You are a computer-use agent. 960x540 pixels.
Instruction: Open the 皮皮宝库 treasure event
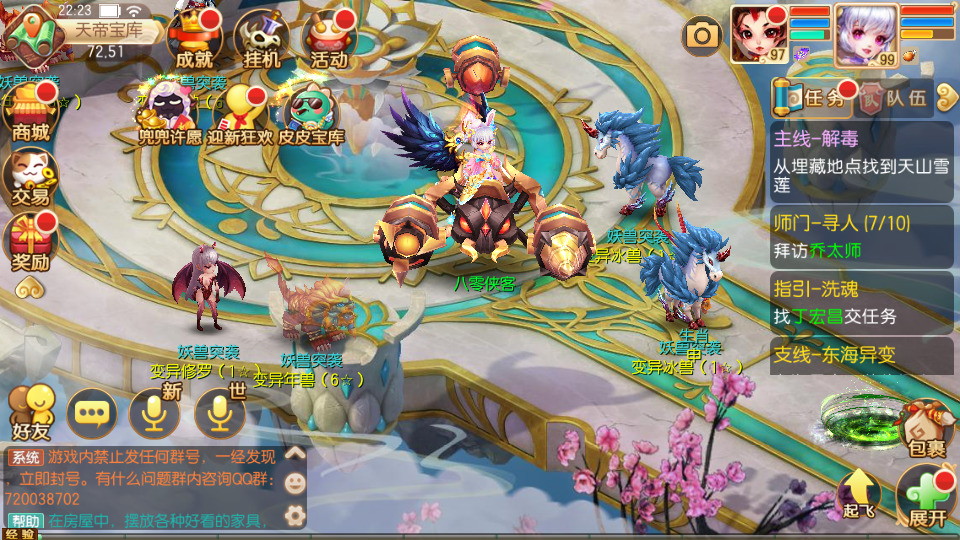point(311,114)
